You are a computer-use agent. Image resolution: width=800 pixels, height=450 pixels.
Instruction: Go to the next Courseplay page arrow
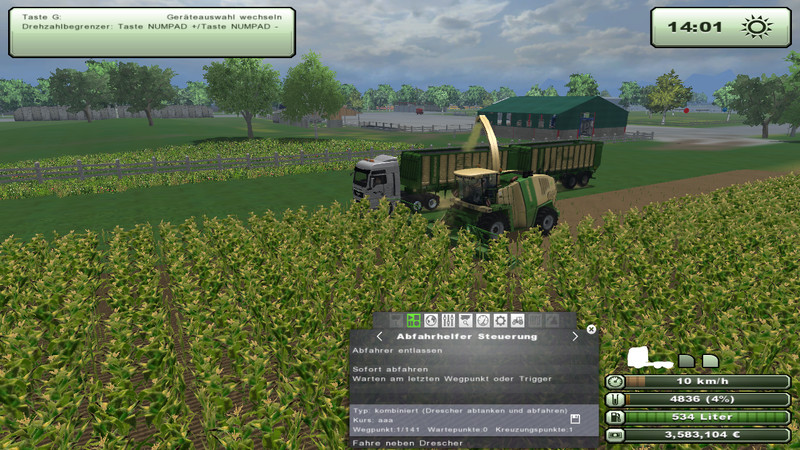(x=574, y=337)
